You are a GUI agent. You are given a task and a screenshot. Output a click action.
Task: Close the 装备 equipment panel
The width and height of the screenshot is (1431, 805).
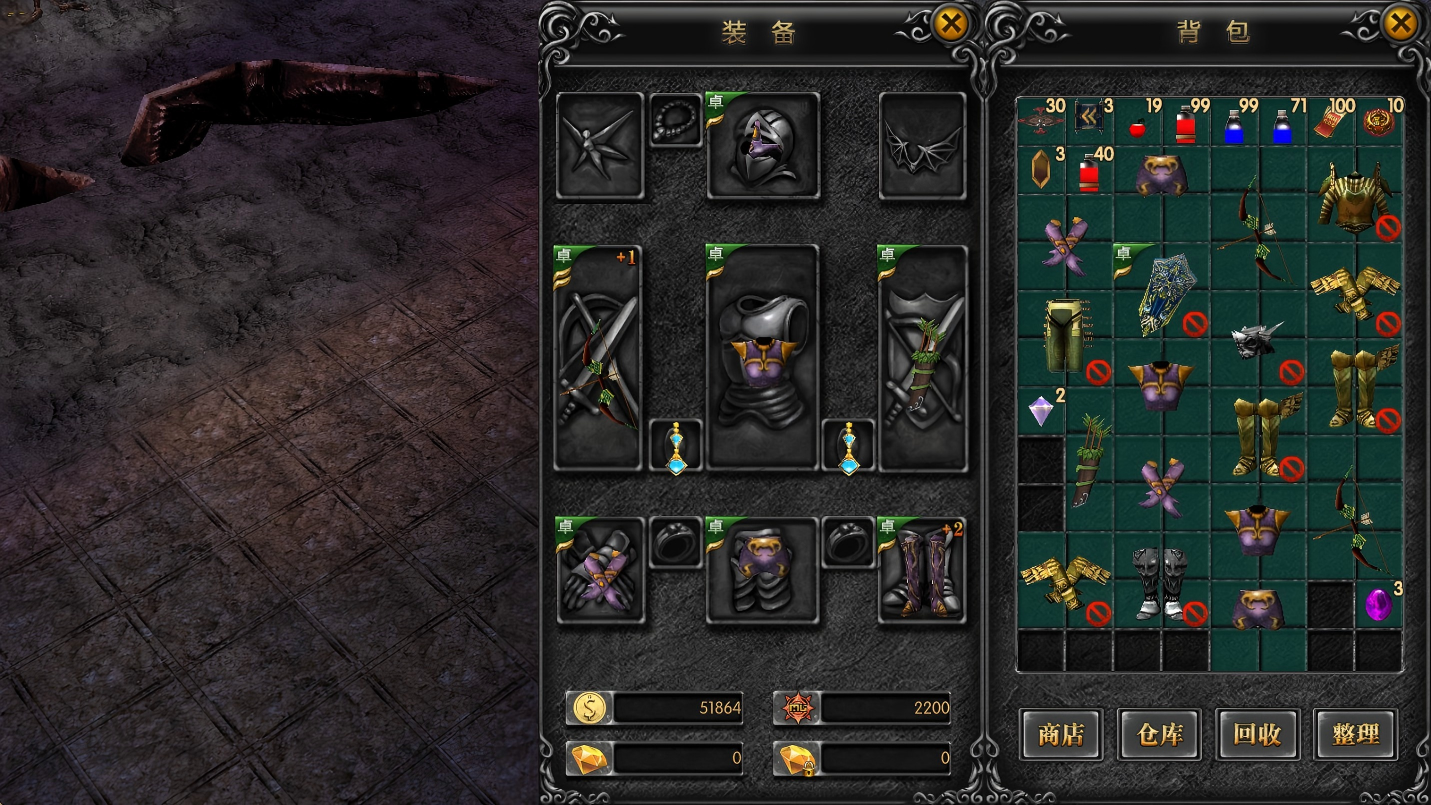(x=950, y=24)
